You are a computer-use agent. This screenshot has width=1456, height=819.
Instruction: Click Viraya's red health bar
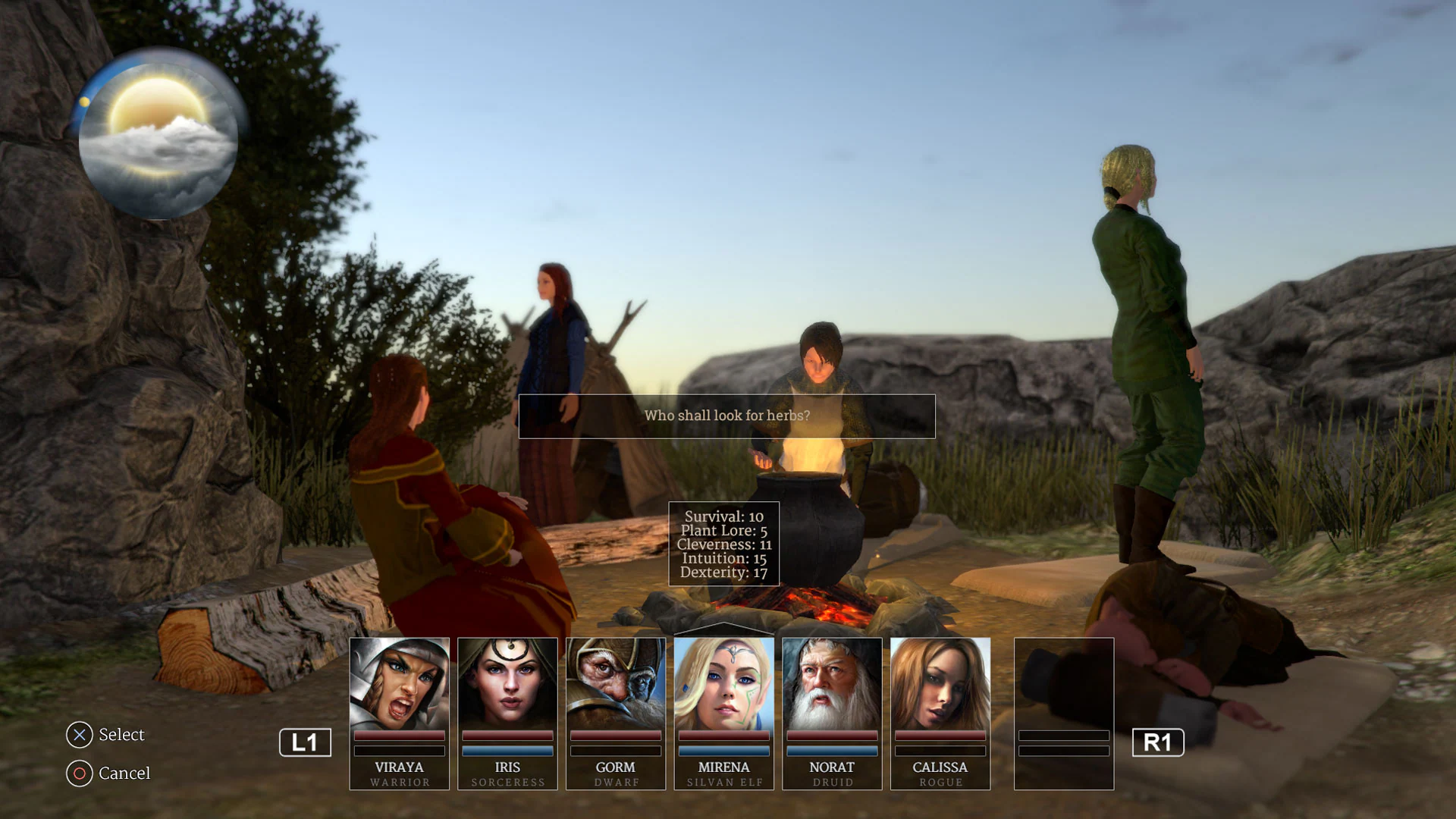tap(399, 736)
